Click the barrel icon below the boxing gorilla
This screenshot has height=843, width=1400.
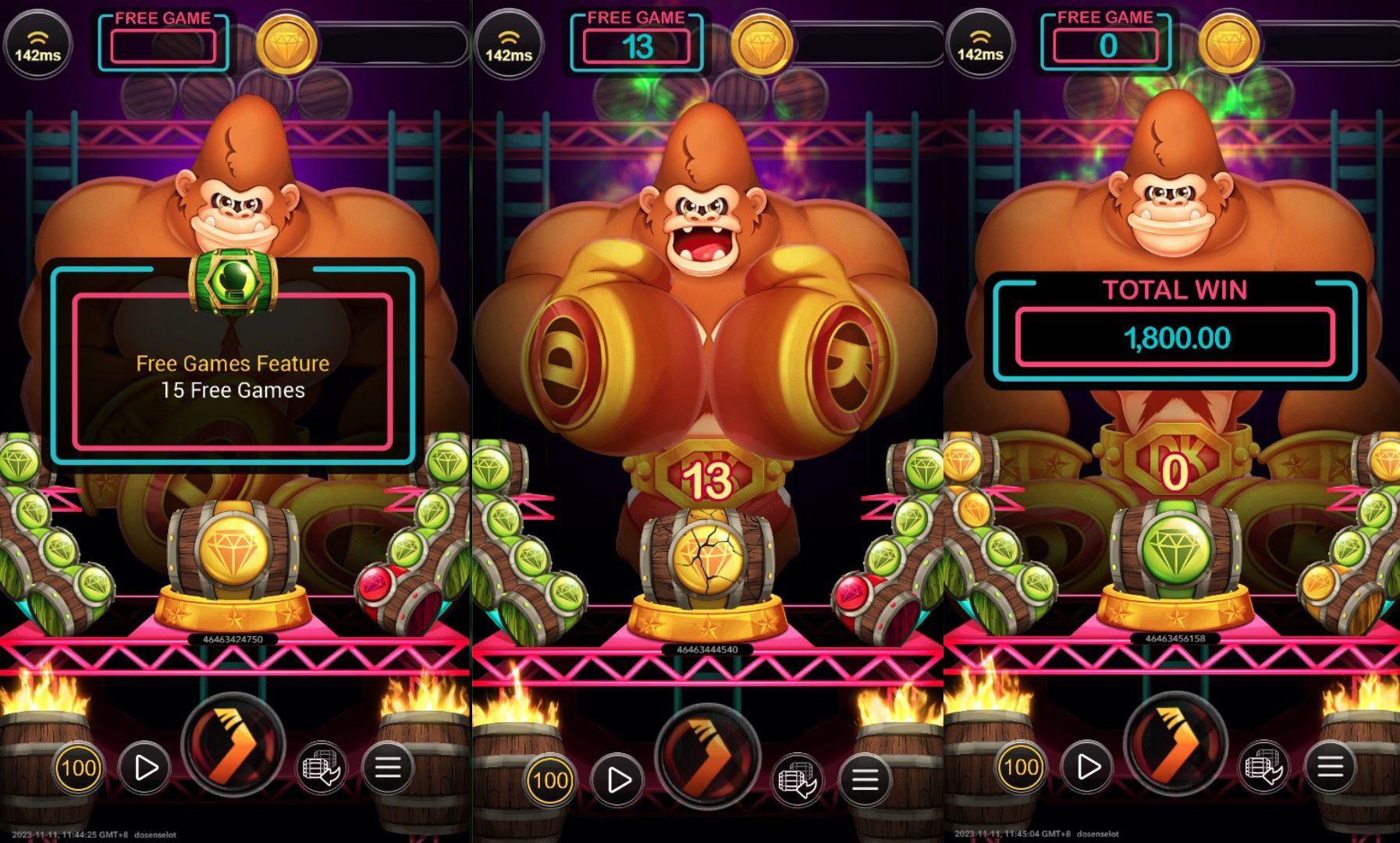pyautogui.click(x=796, y=780)
